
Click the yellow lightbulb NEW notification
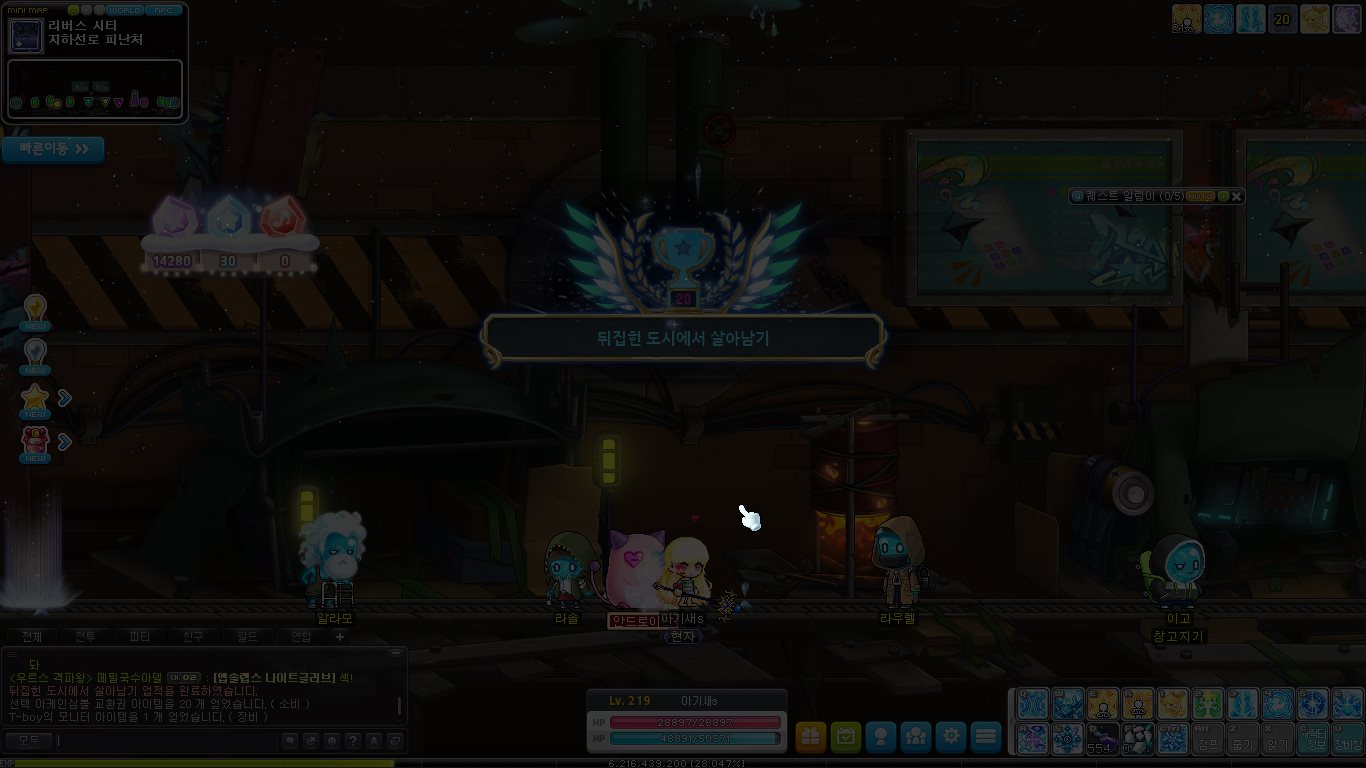click(36, 309)
